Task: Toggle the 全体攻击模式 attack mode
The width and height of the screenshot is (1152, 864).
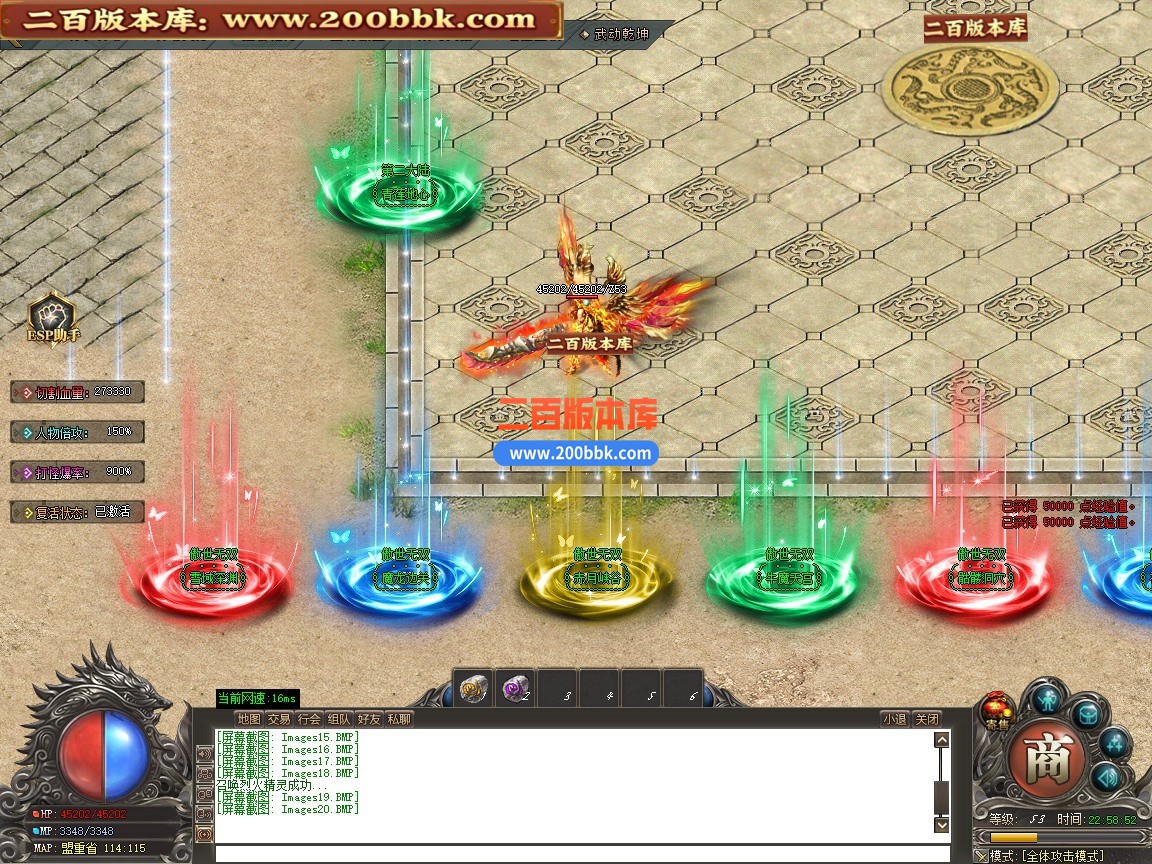Action: pos(1060,856)
